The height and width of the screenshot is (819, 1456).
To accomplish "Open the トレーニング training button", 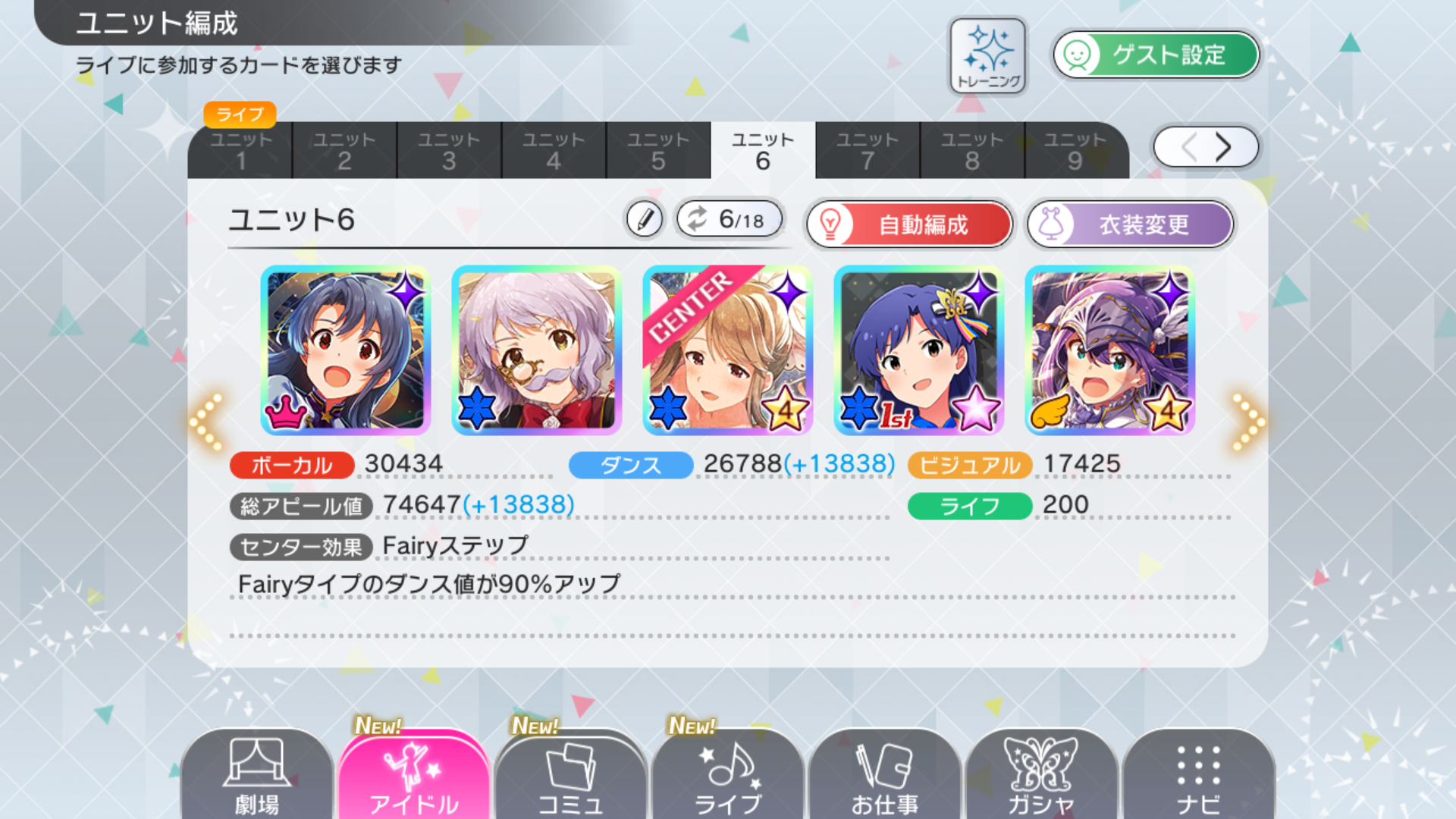I will (988, 57).
